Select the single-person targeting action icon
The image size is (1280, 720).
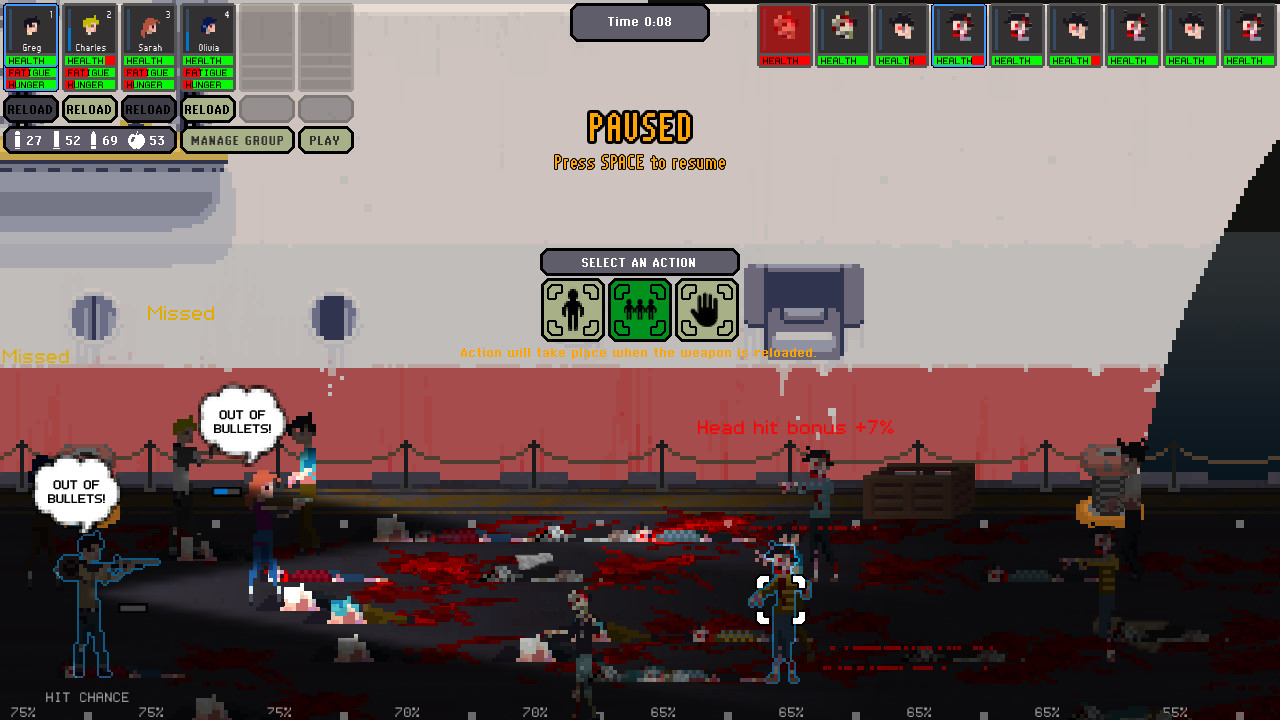(573, 310)
